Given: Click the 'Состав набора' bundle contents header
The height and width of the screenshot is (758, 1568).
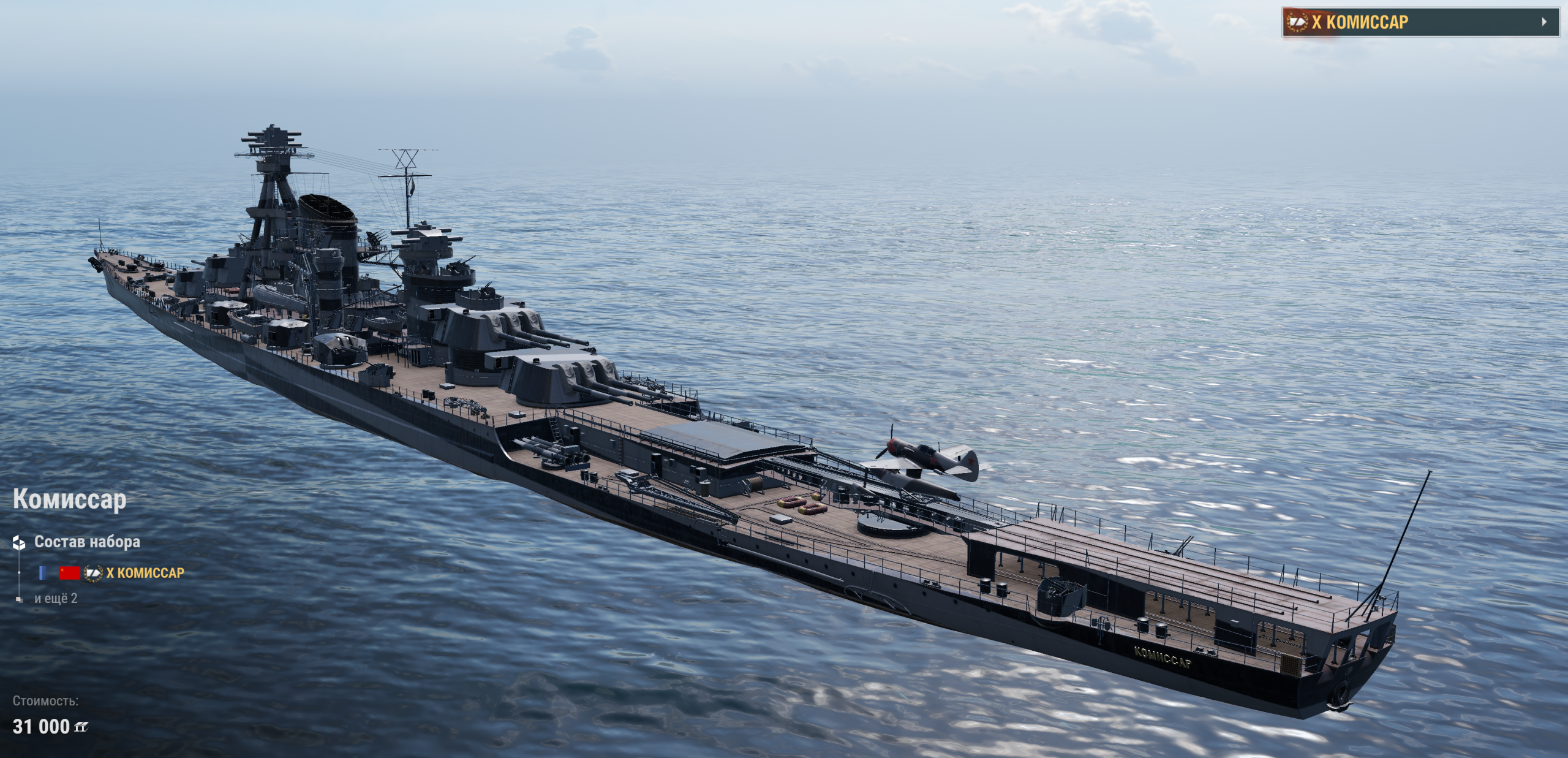Looking at the screenshot, I should pyautogui.click(x=86, y=542).
